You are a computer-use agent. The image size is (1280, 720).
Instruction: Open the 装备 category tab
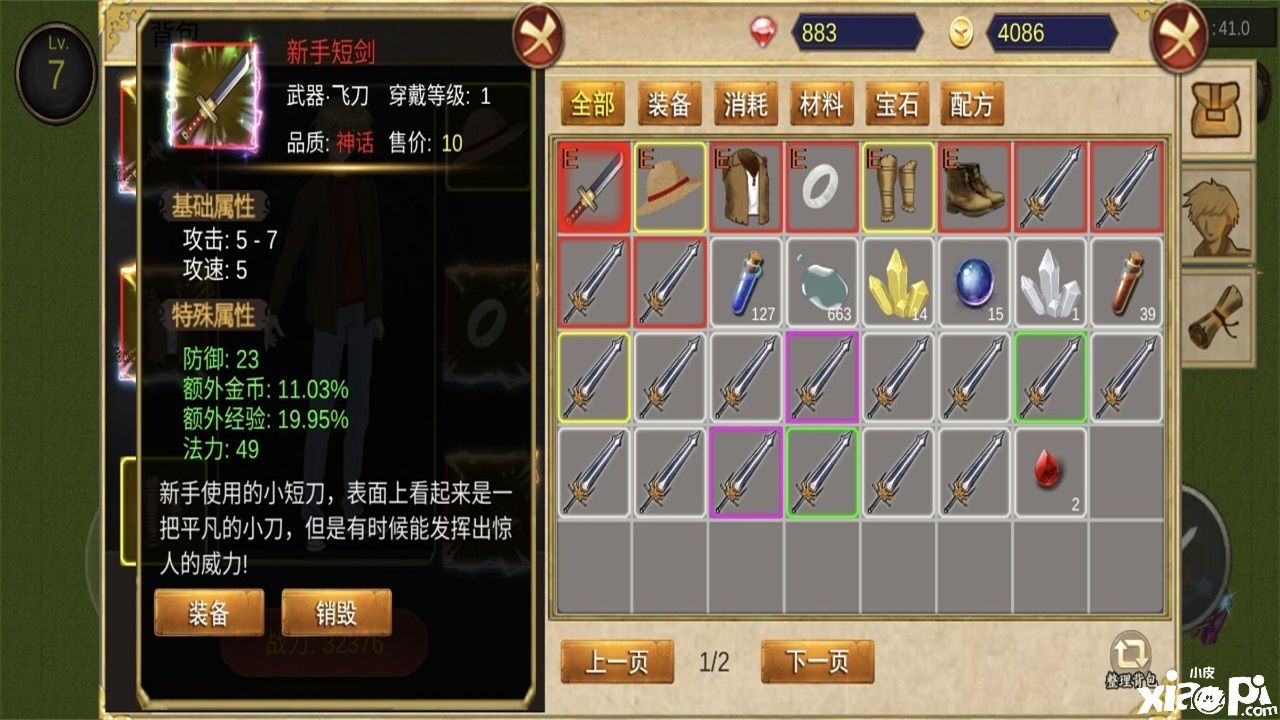669,104
